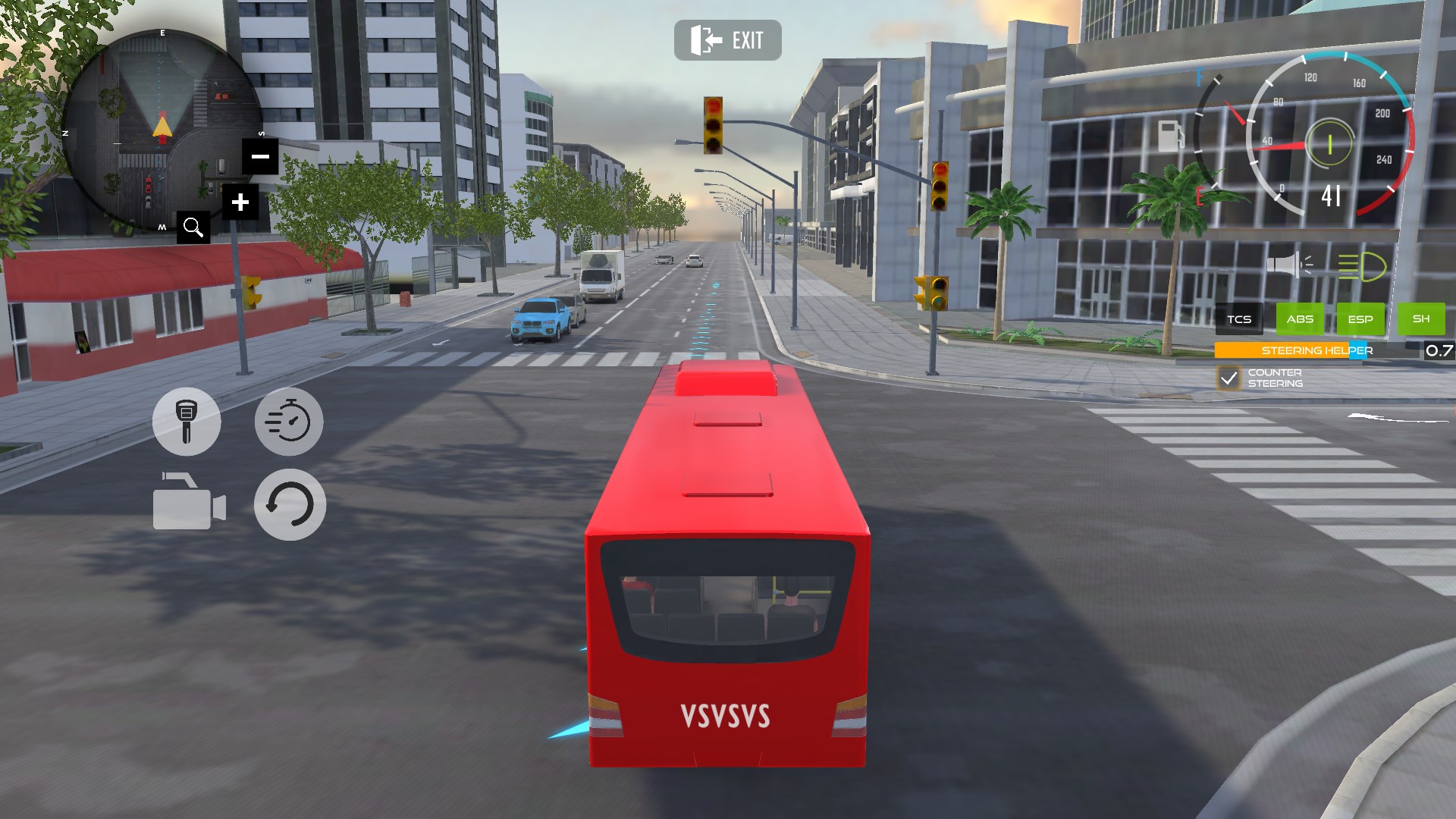Turn off the SH toggle
1456x819 pixels.
pyautogui.click(x=1422, y=318)
